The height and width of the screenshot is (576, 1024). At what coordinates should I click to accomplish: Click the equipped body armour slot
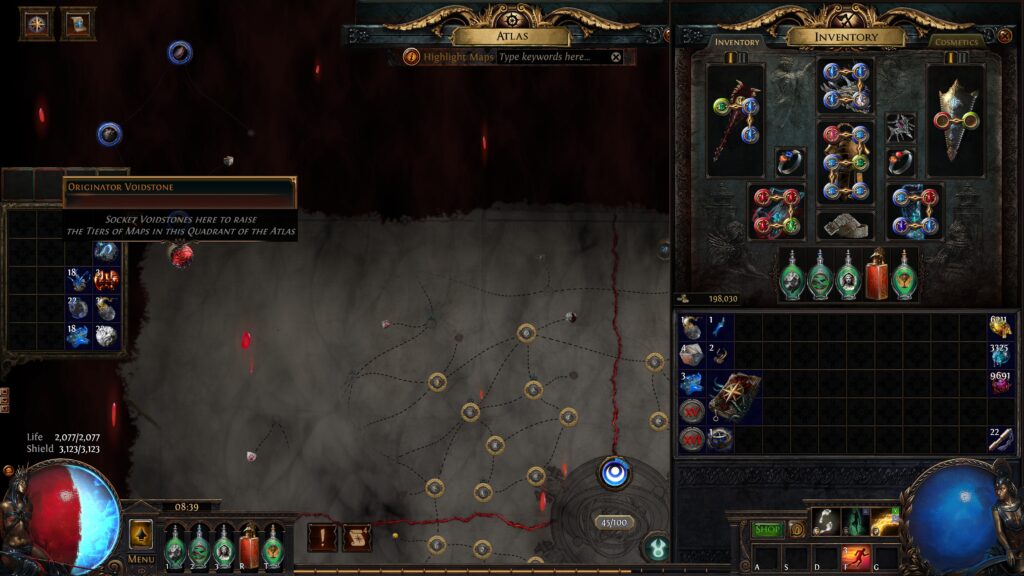pyautogui.click(x=845, y=162)
